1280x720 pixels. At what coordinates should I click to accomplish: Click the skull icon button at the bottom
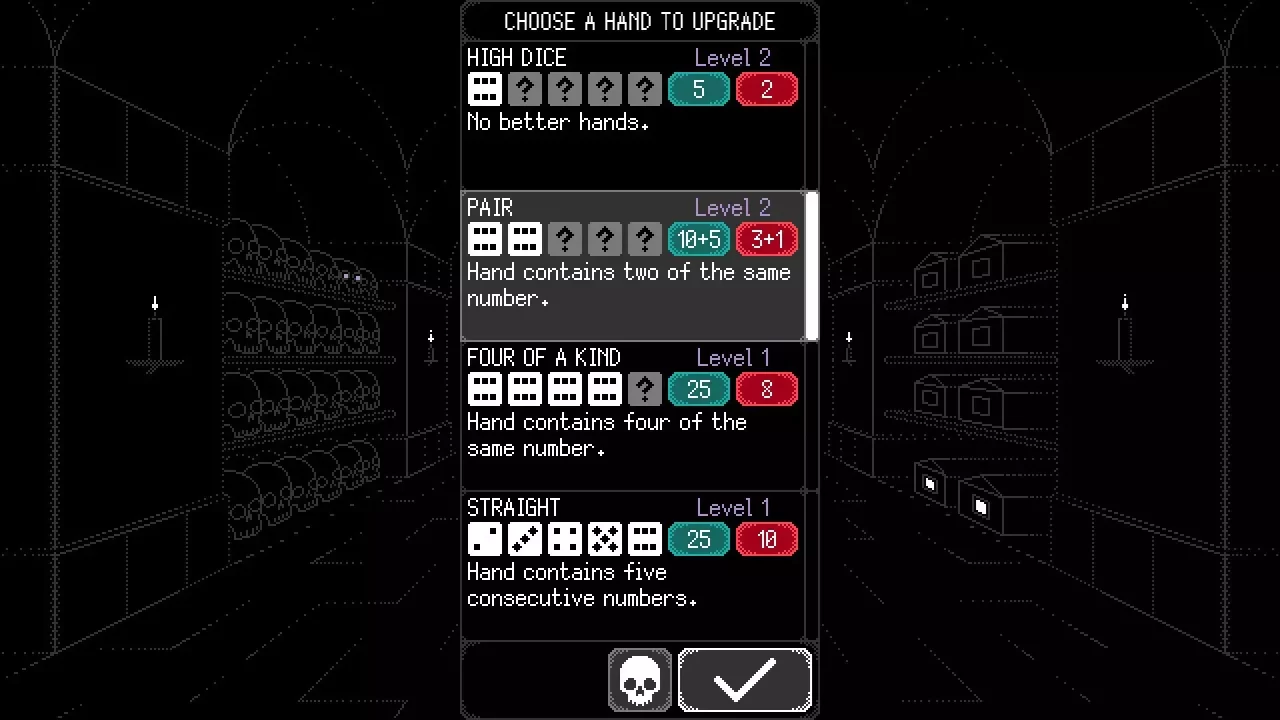(x=639, y=679)
